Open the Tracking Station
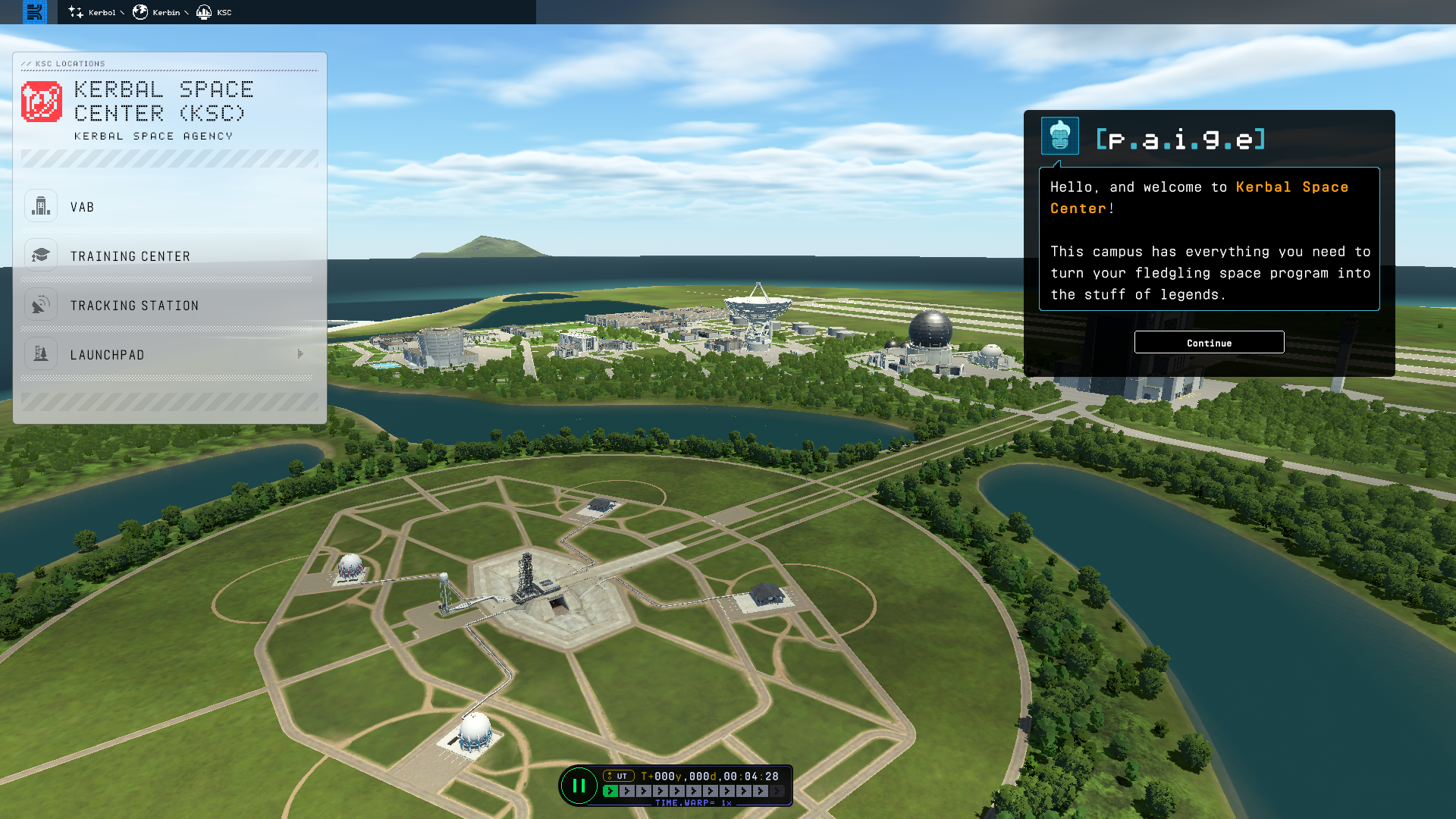The width and height of the screenshot is (1456, 819). [134, 306]
